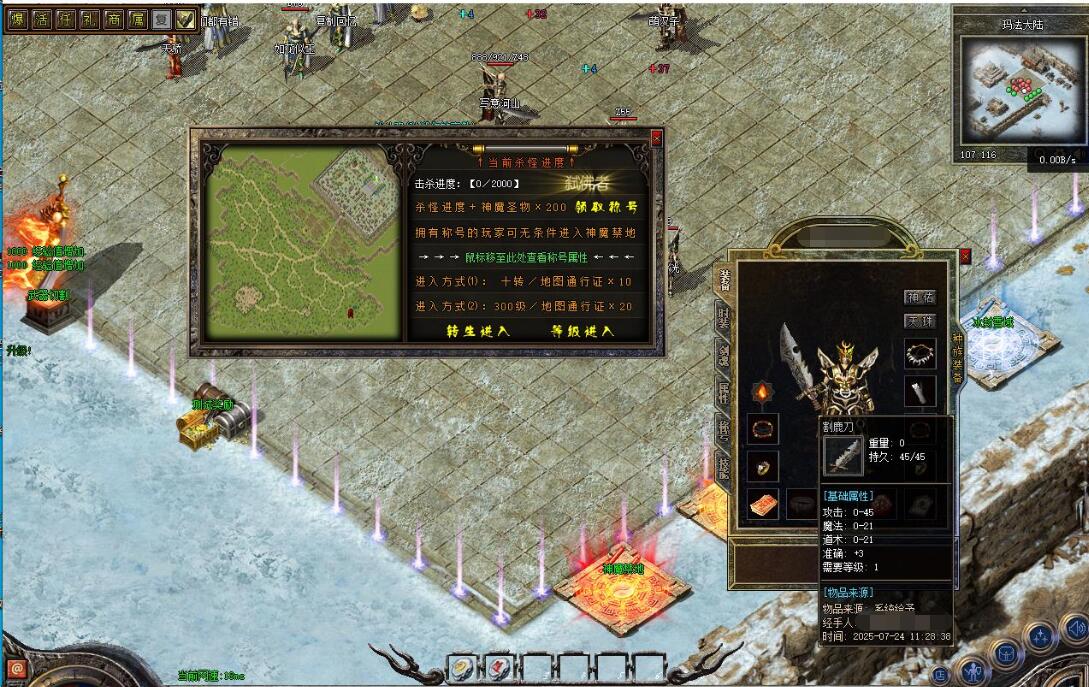The width and height of the screenshot is (1089, 687).
Task: Click the 爆 button in top toolbar
Action: pyautogui.click(x=17, y=18)
